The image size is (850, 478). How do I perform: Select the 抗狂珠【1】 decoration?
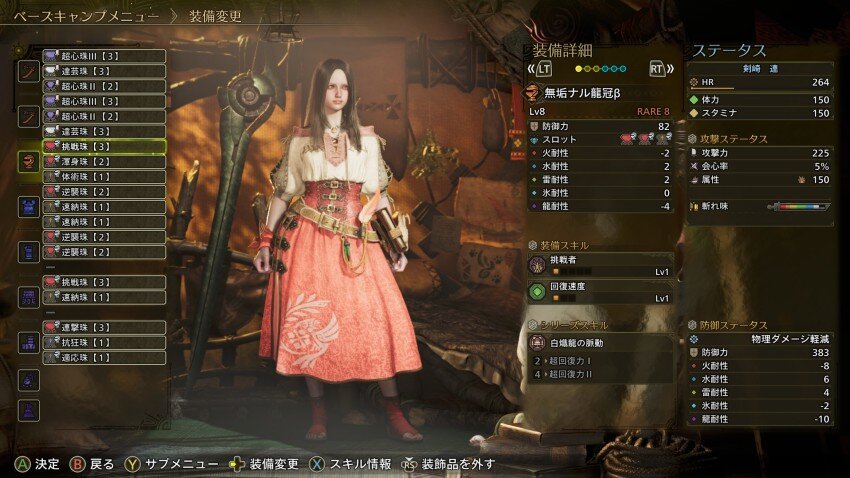[x=103, y=342]
